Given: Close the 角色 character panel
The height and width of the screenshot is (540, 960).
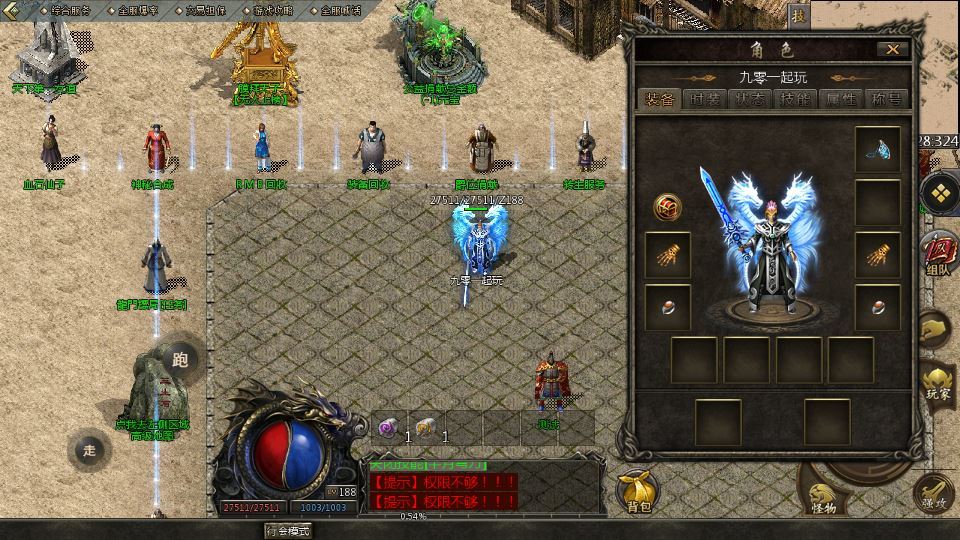Looking at the screenshot, I should [x=892, y=49].
